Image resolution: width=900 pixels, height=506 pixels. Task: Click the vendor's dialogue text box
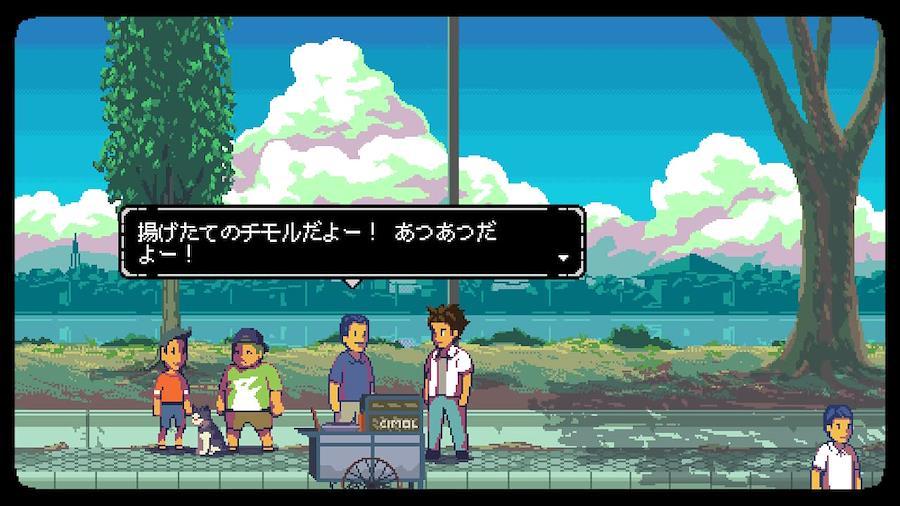click(351, 241)
